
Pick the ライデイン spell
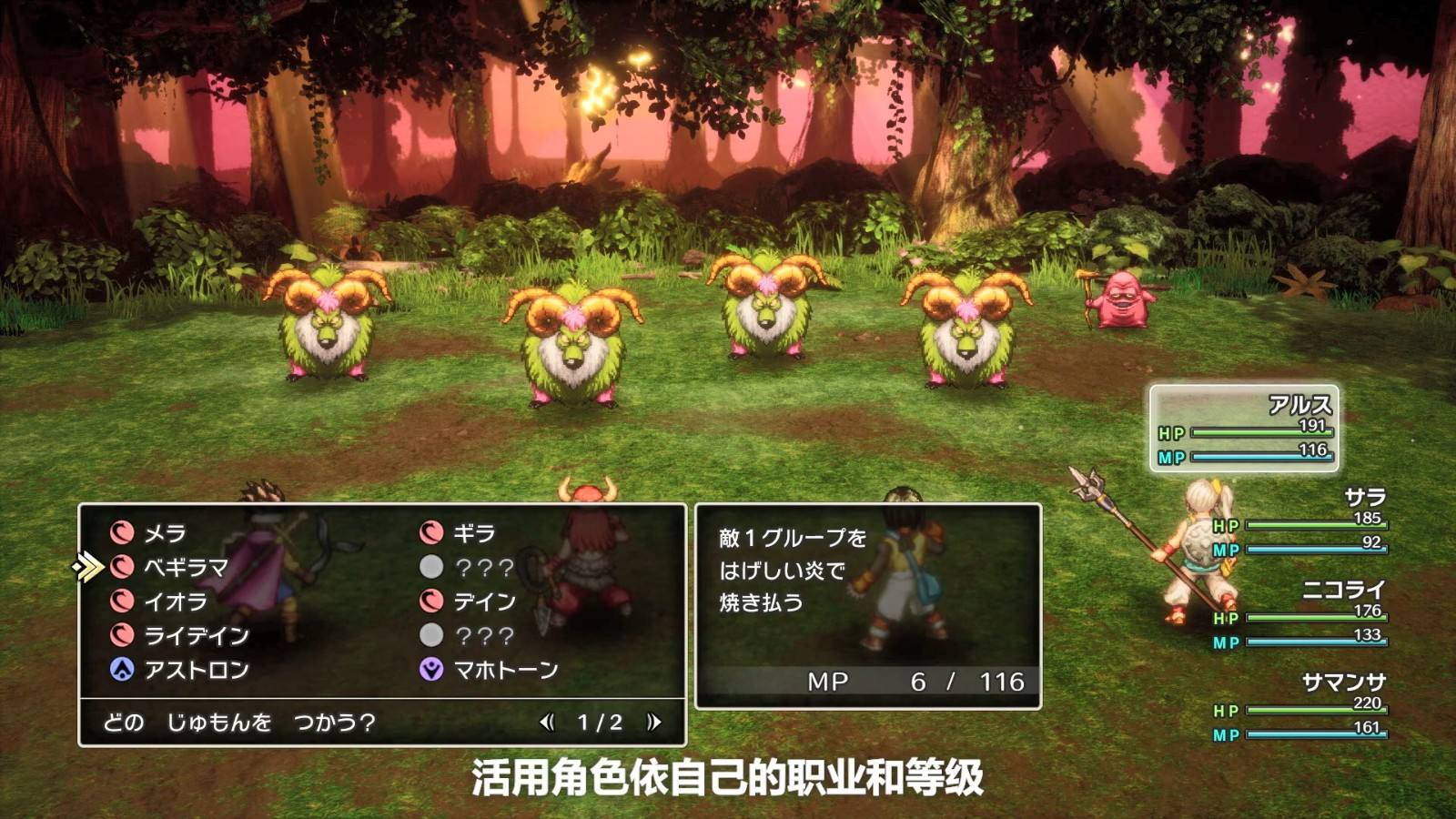click(x=196, y=635)
